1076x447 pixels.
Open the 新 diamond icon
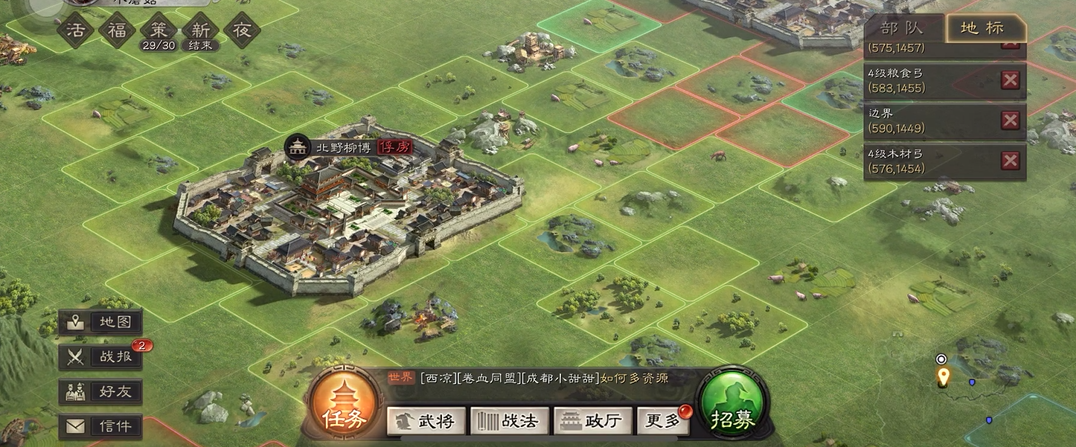click(200, 30)
